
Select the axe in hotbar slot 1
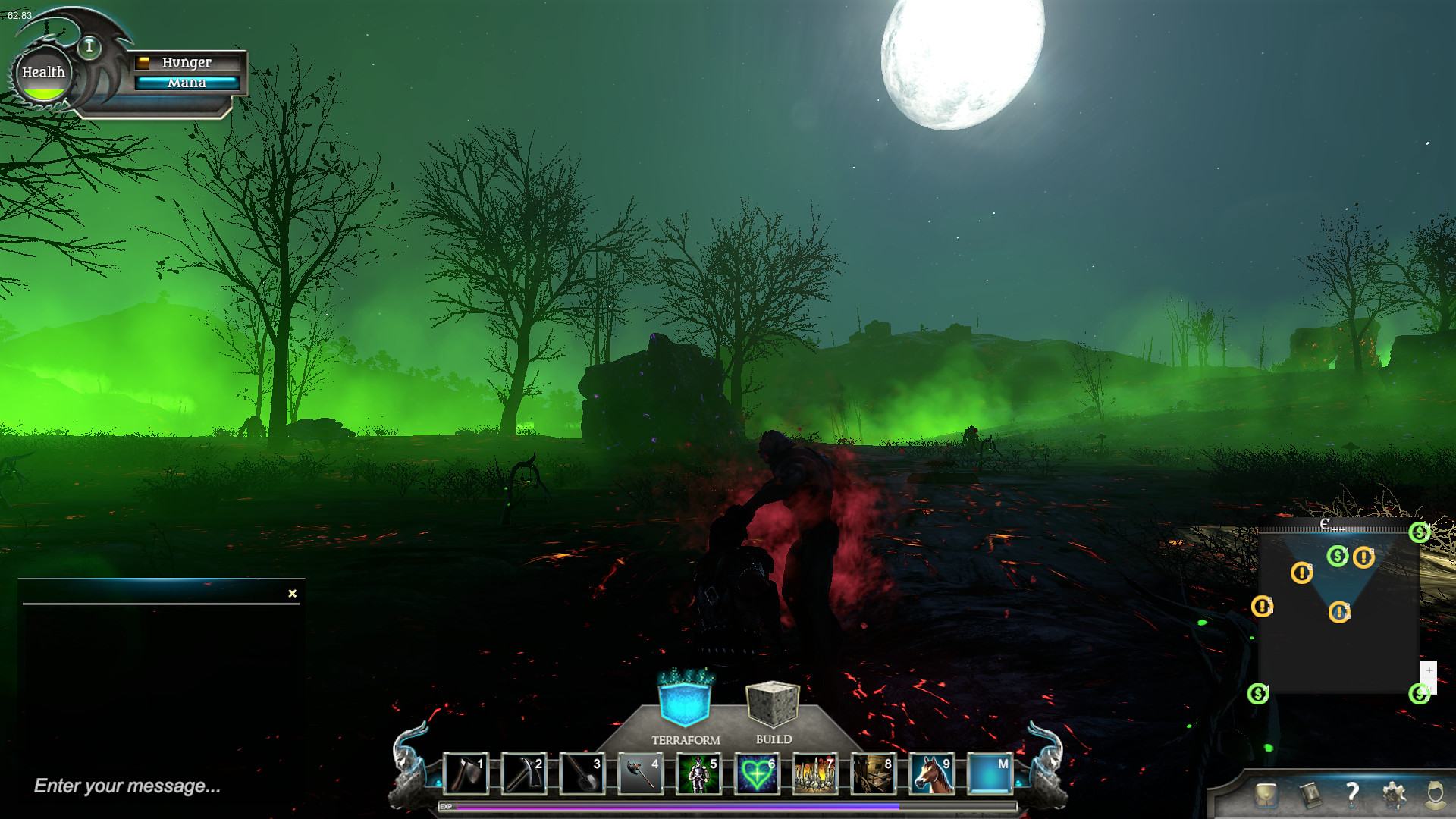(x=466, y=774)
